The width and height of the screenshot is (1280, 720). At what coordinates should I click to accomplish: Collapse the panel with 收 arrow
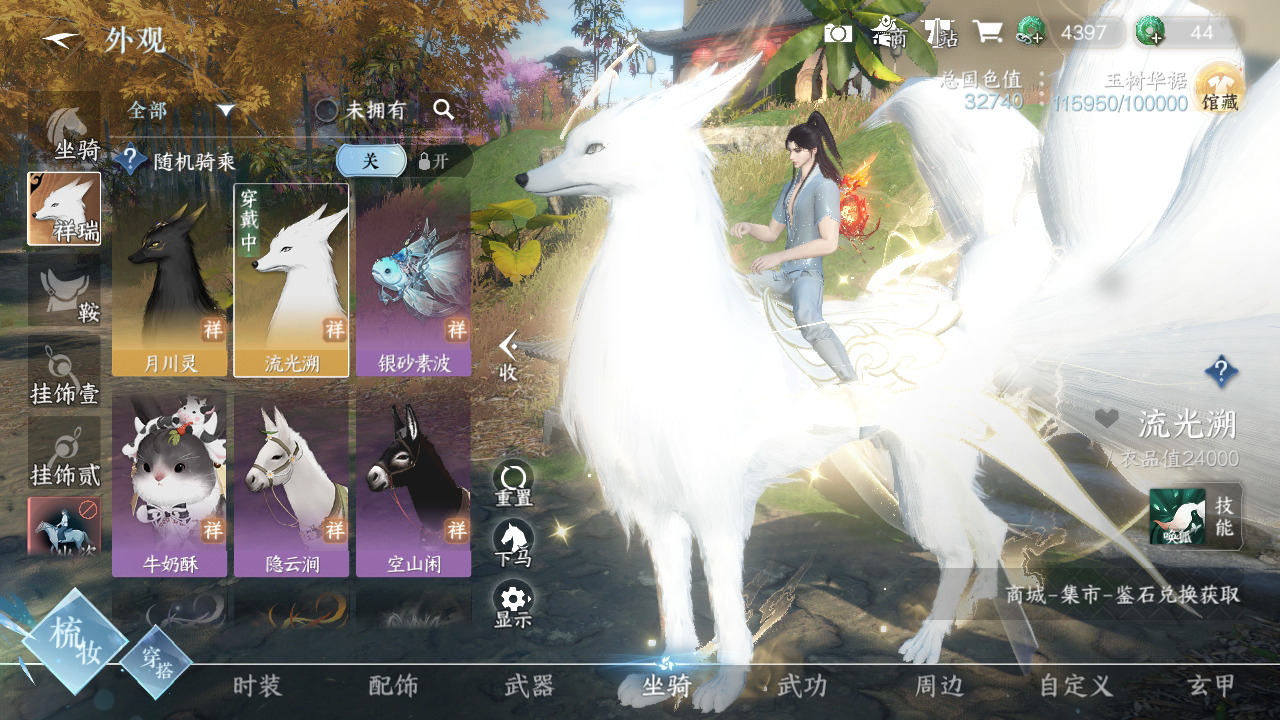click(x=509, y=356)
